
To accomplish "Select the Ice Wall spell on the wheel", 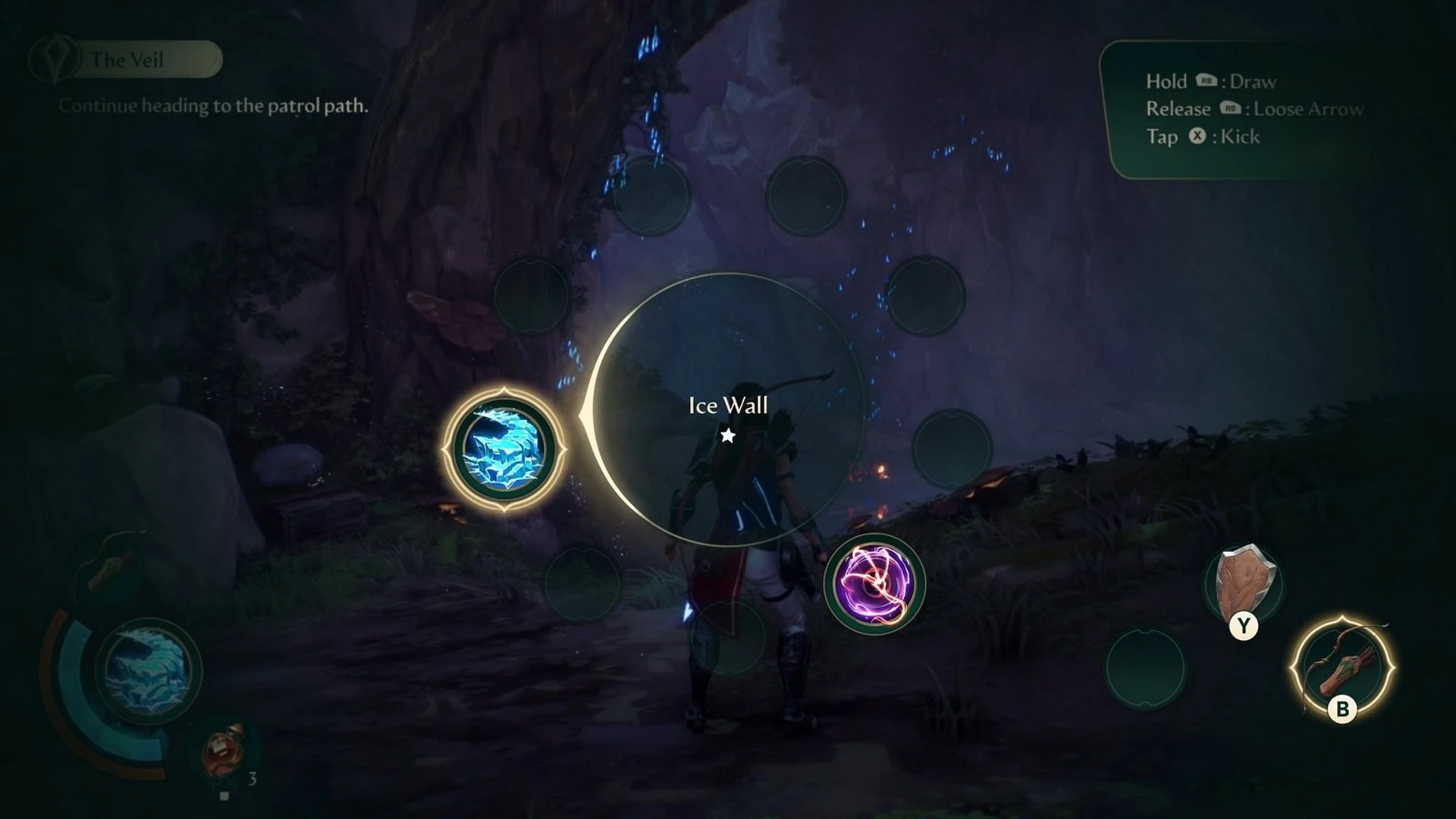I will [504, 448].
